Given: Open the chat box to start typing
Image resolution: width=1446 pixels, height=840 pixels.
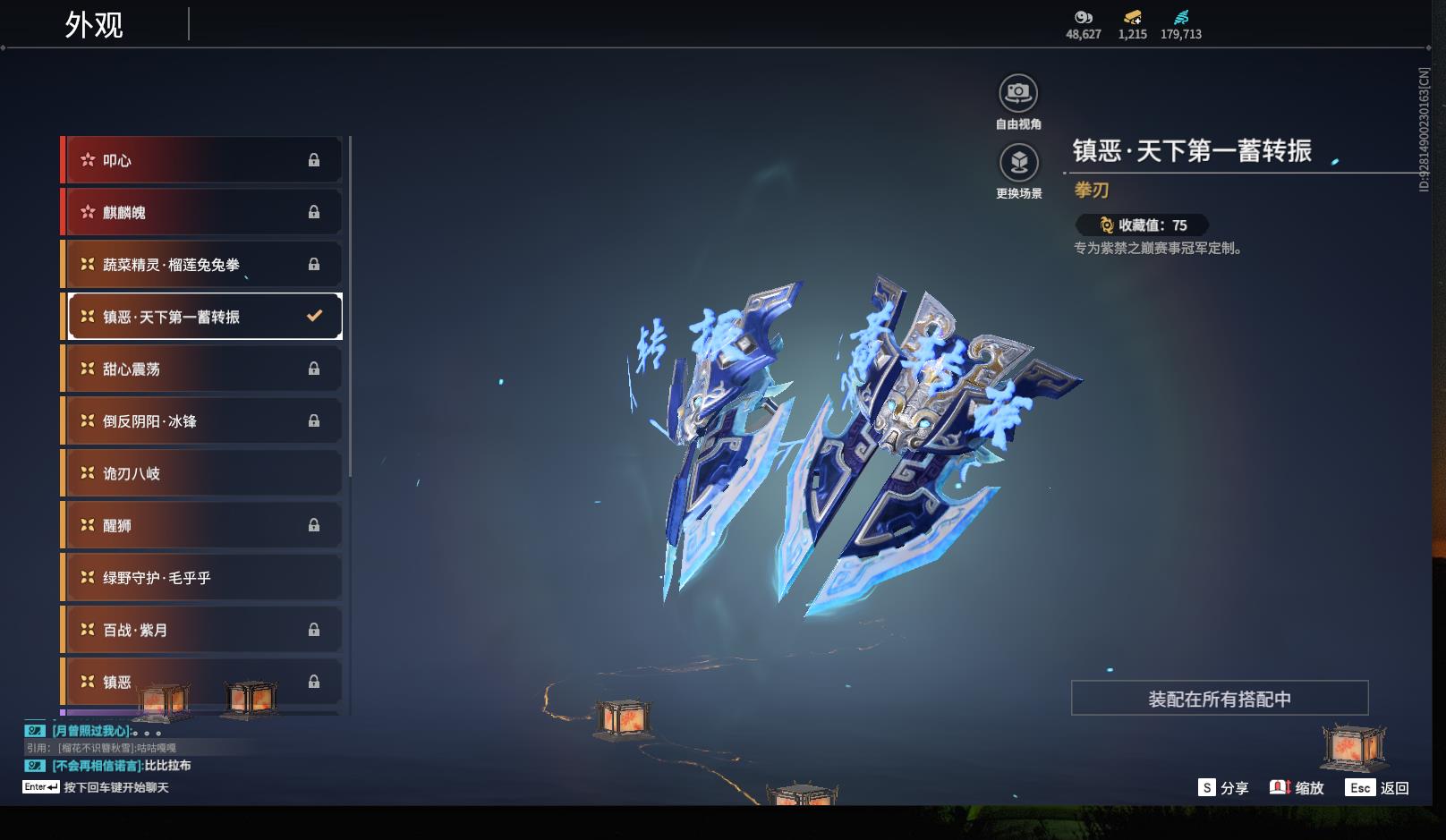Looking at the screenshot, I should pyautogui.click(x=115, y=787).
